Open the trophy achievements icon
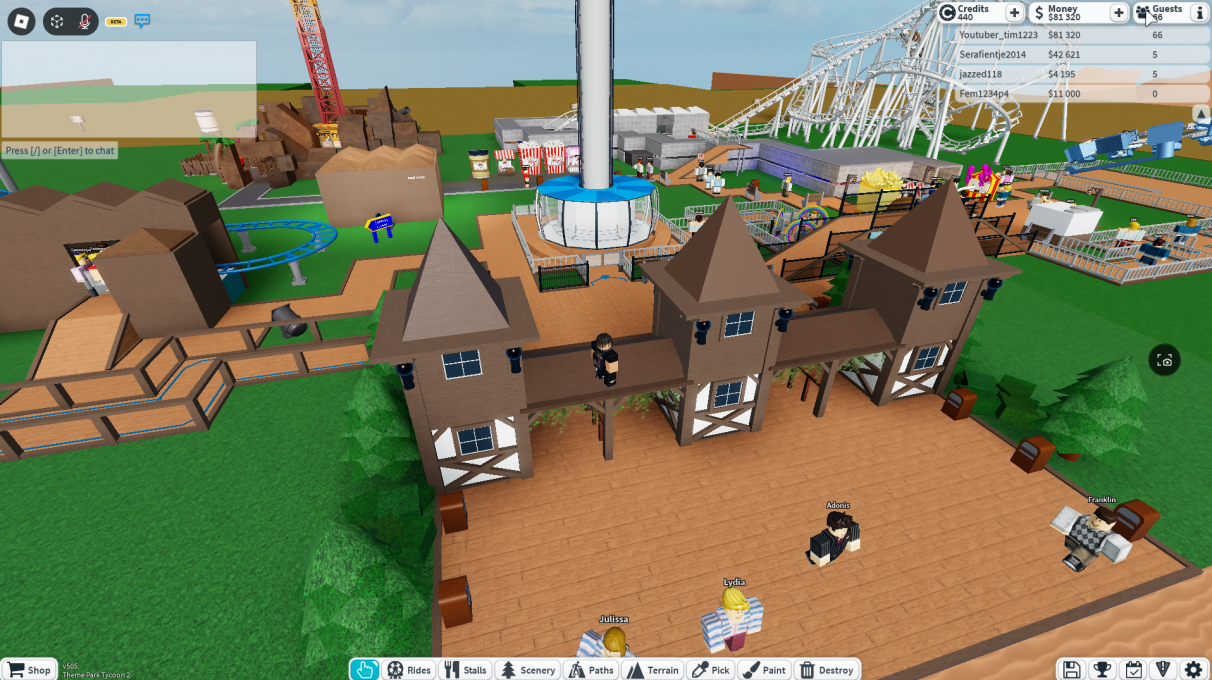The height and width of the screenshot is (680, 1212). (1102, 670)
